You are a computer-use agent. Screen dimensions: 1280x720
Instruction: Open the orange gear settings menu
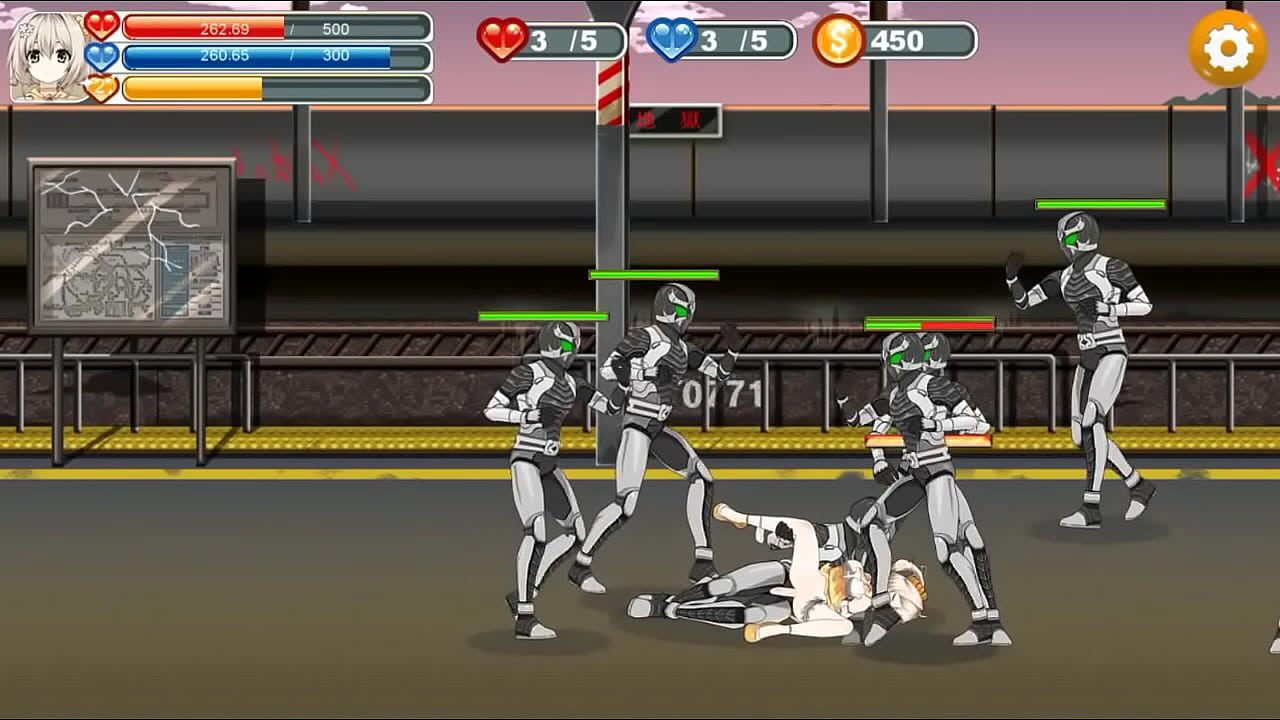1227,47
